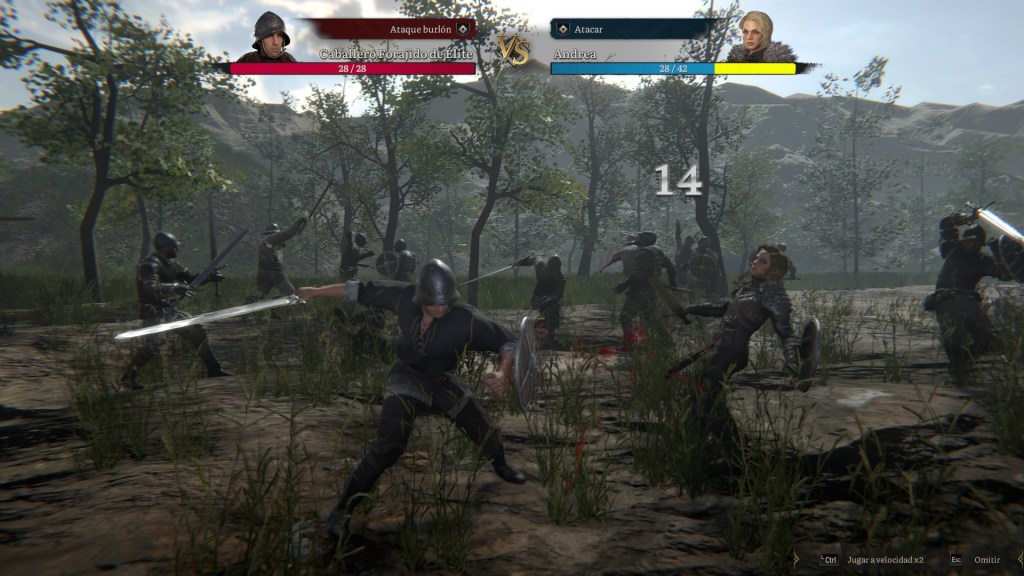
Task: Select the Atacar skill banner
Action: tap(630, 29)
